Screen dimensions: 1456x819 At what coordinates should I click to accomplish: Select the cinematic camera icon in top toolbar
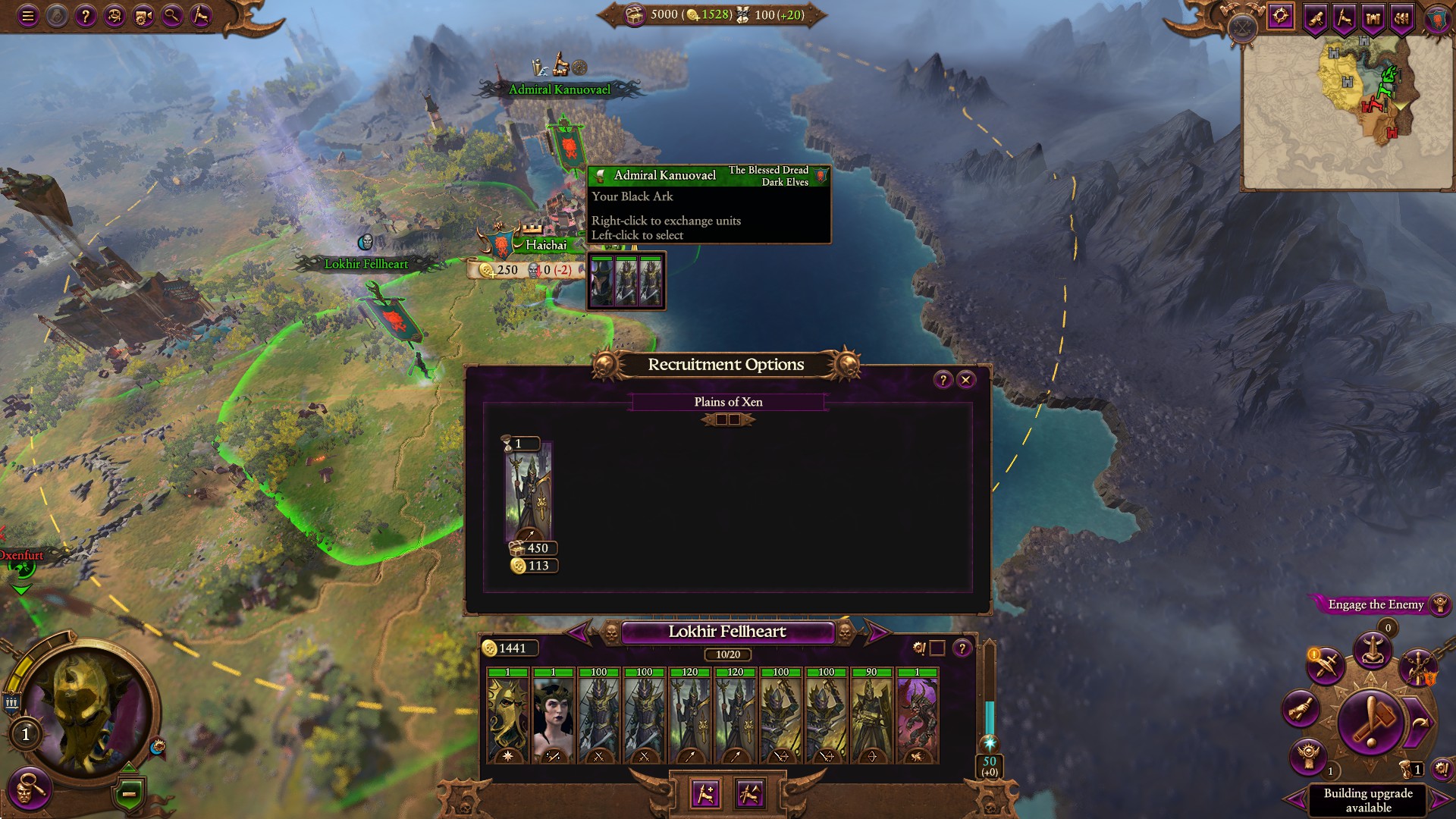tap(143, 17)
